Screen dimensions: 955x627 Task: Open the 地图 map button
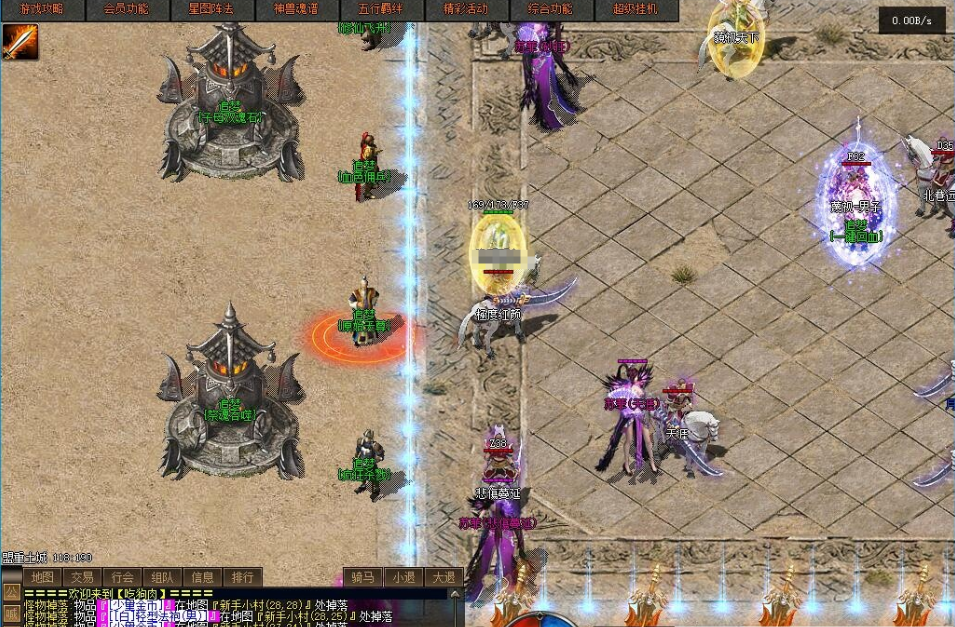tap(42, 577)
